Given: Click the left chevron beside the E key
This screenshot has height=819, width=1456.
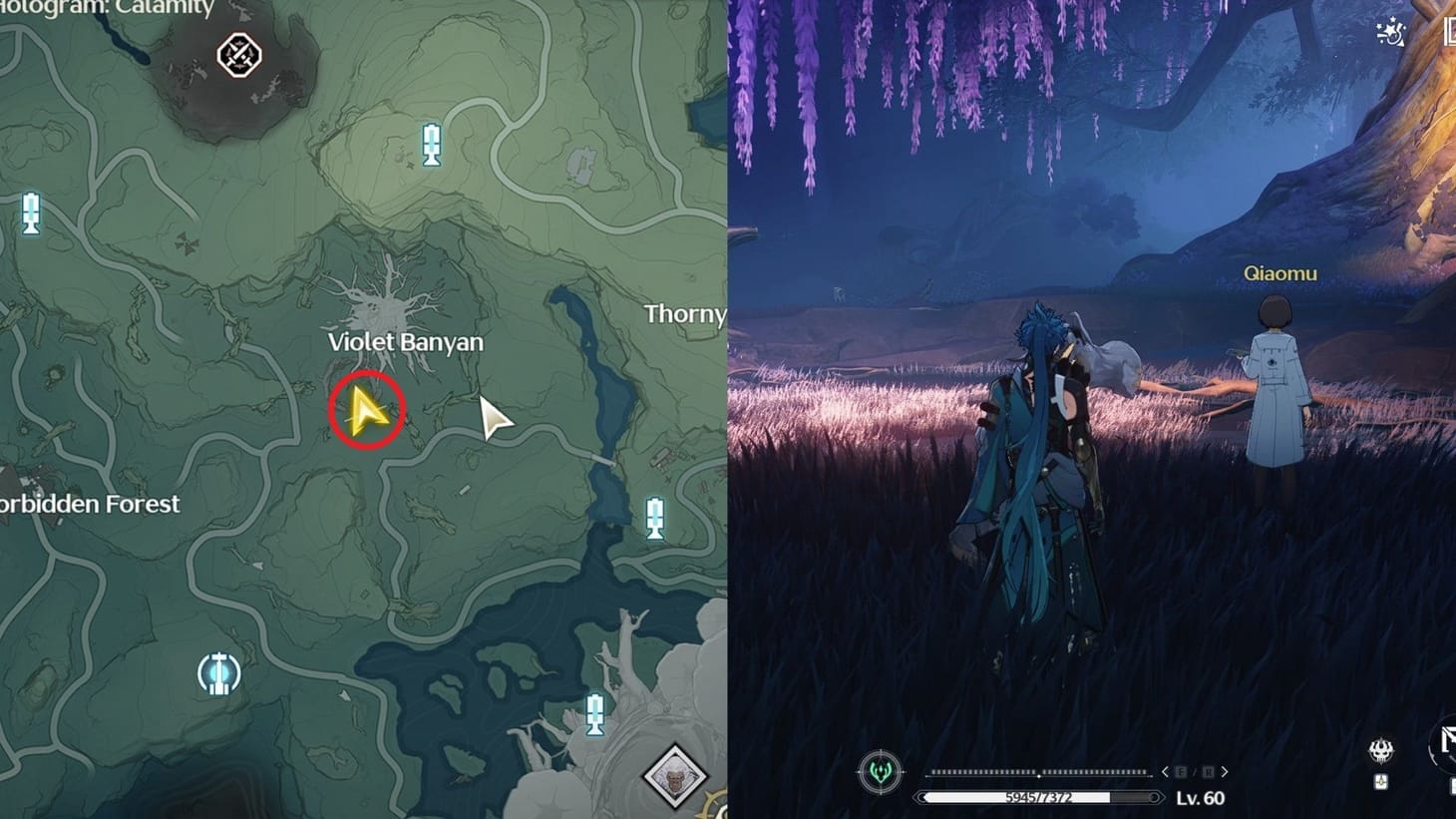Looking at the screenshot, I should (x=1165, y=772).
